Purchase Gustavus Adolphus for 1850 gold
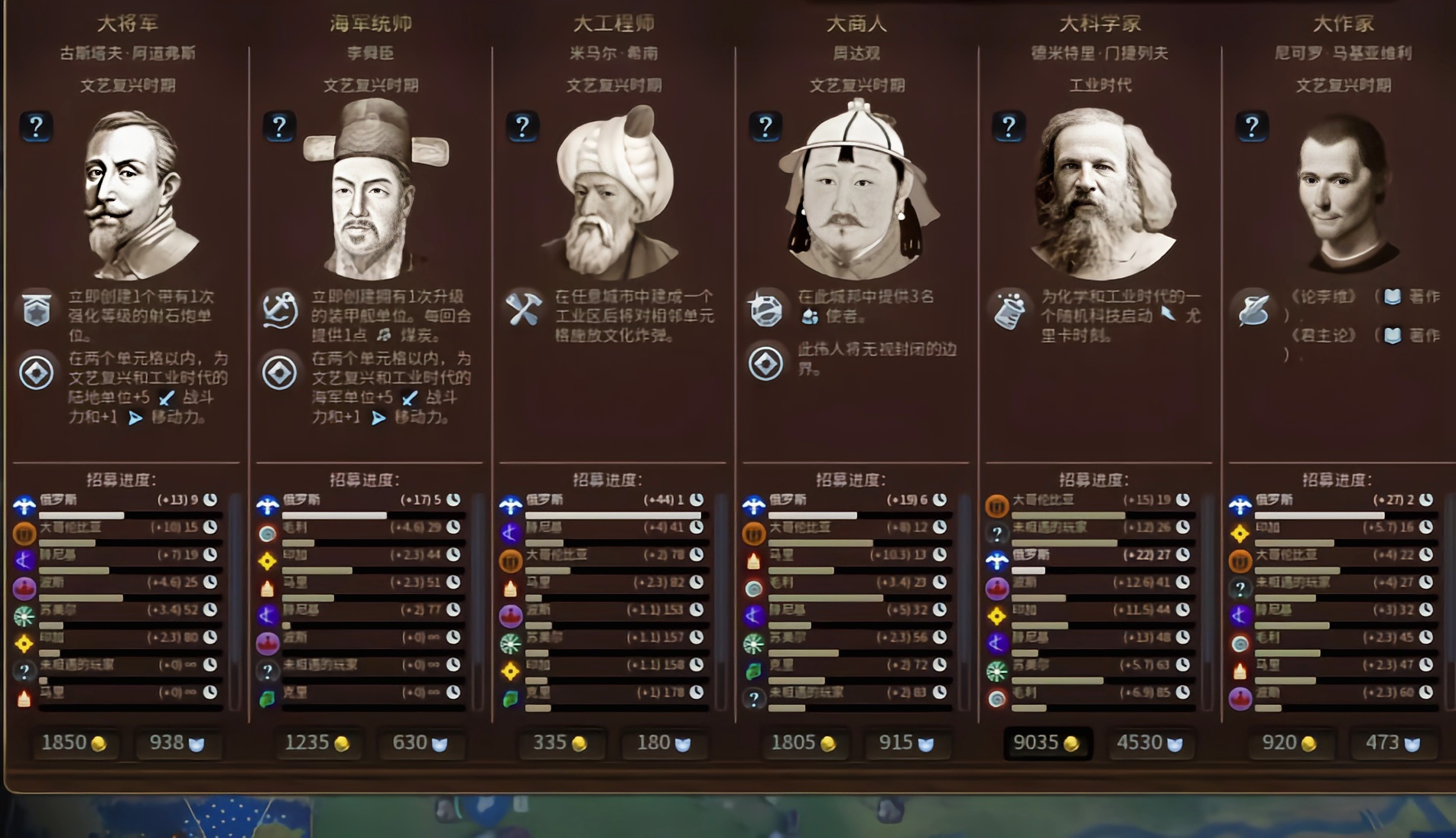The height and width of the screenshot is (838, 1456). click(x=76, y=742)
